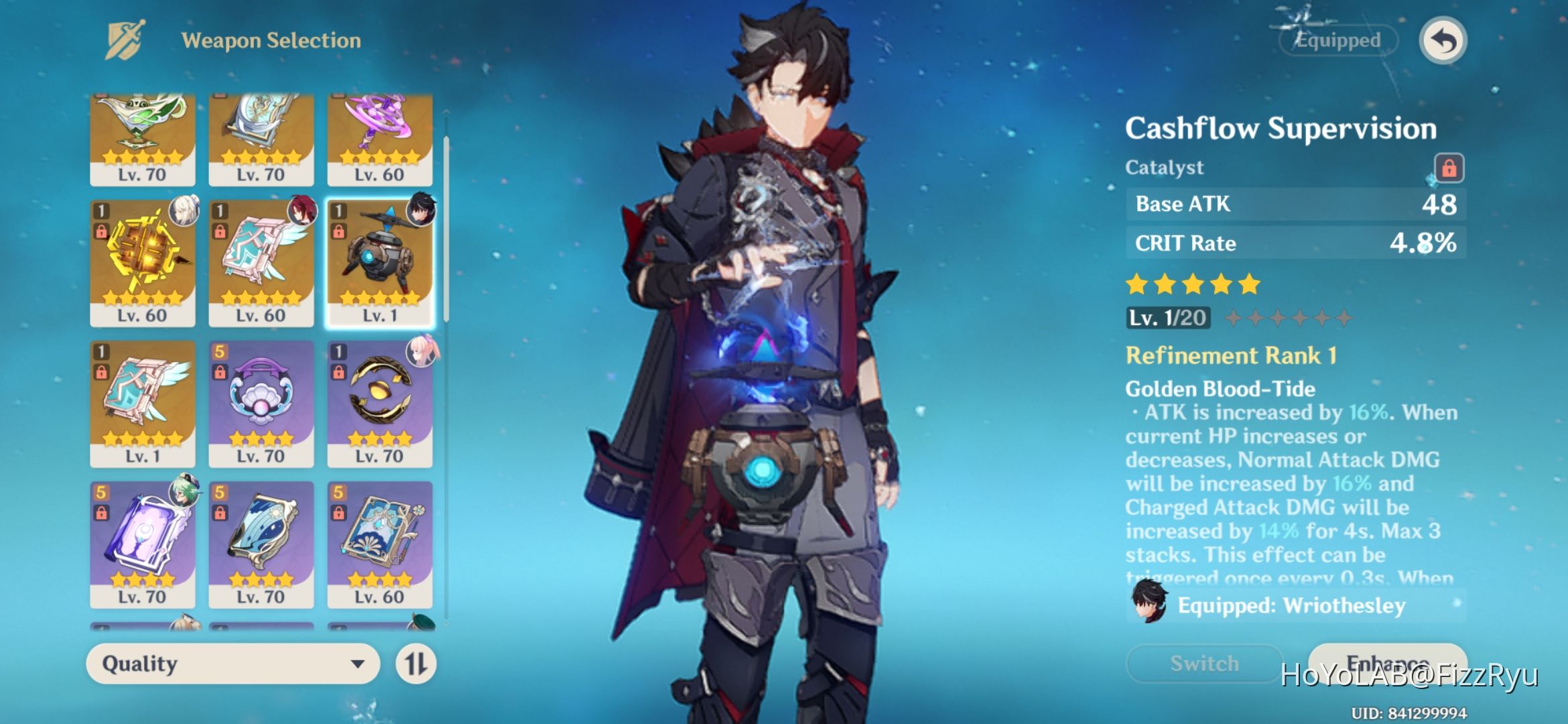The image size is (1568, 724).
Task: Click the Enhance button
Action: click(x=1387, y=663)
